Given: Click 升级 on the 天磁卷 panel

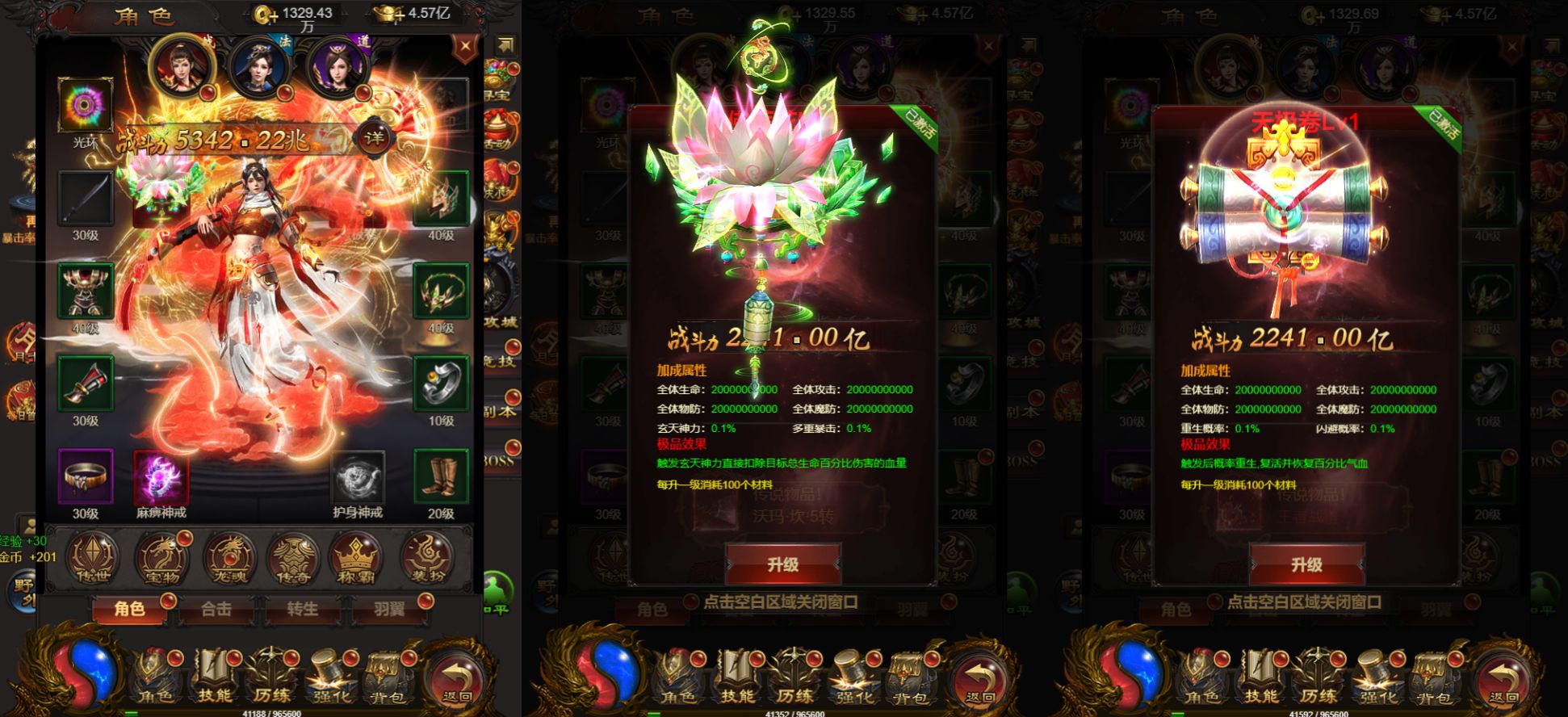Looking at the screenshot, I should point(1310,564).
